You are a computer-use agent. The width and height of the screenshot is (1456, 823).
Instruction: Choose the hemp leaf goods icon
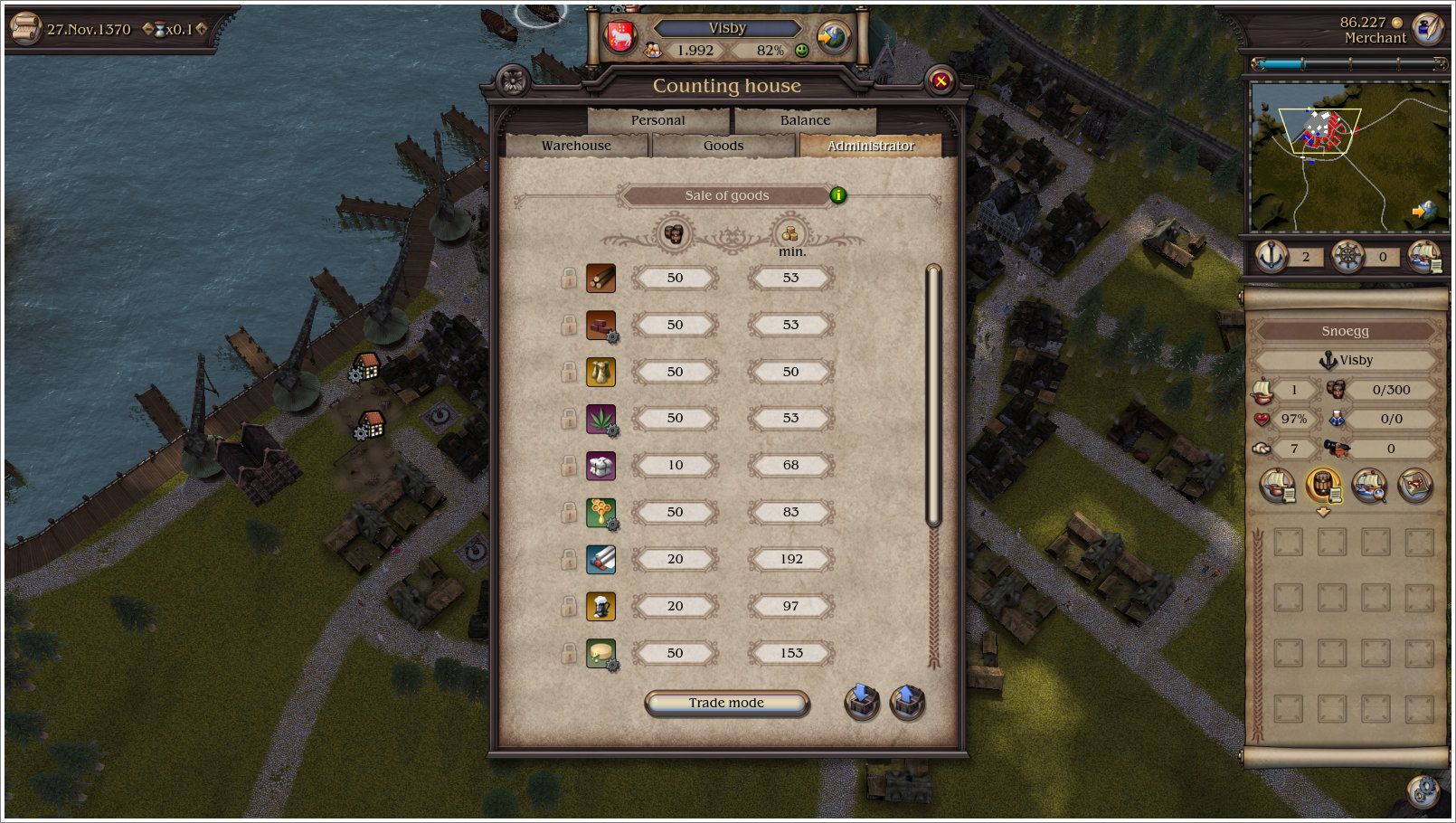pos(600,419)
